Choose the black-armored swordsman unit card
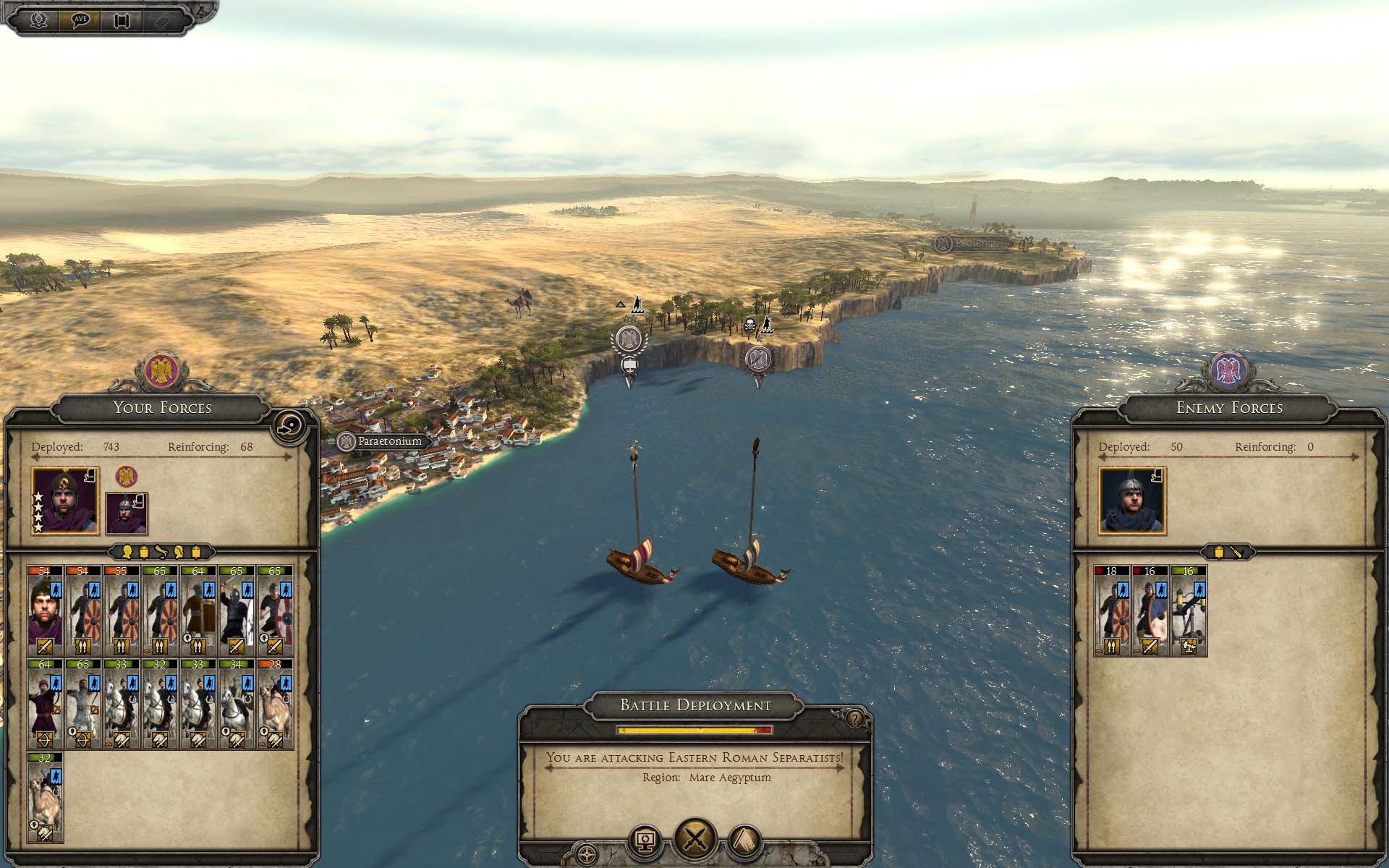 point(236,610)
